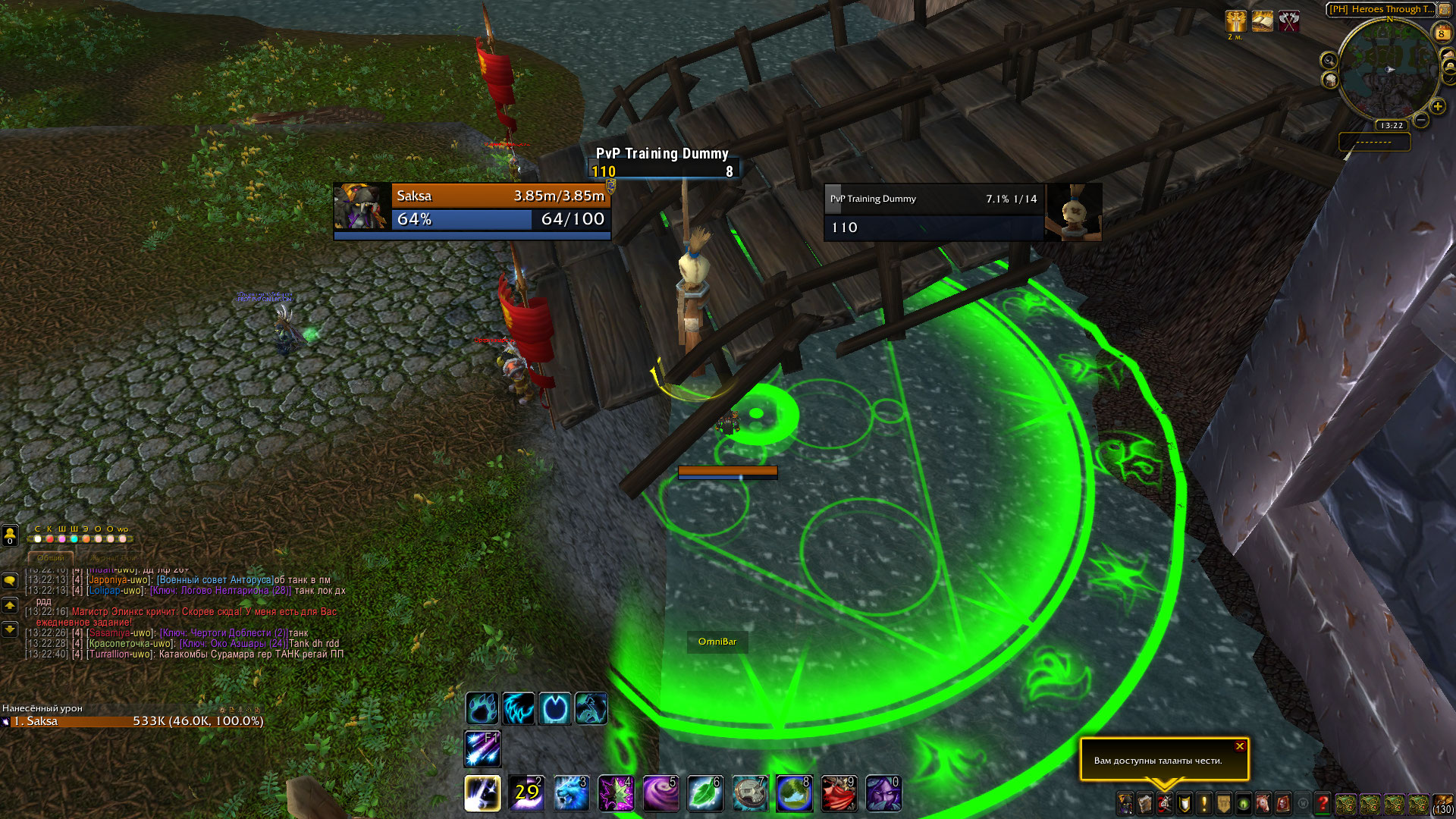Open the character info micro button
Image resolution: width=1456 pixels, height=819 pixels.
tap(1125, 803)
